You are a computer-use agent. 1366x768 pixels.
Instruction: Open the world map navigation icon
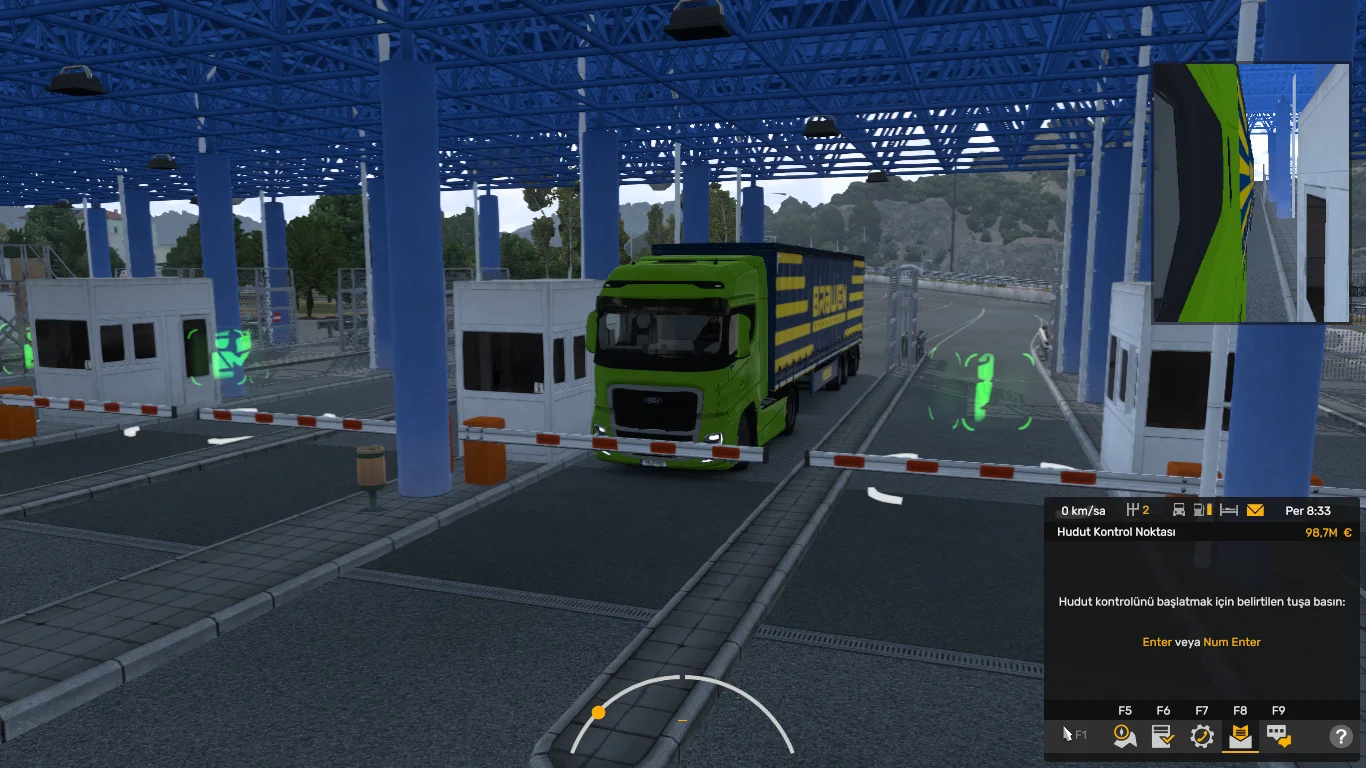[1125, 735]
